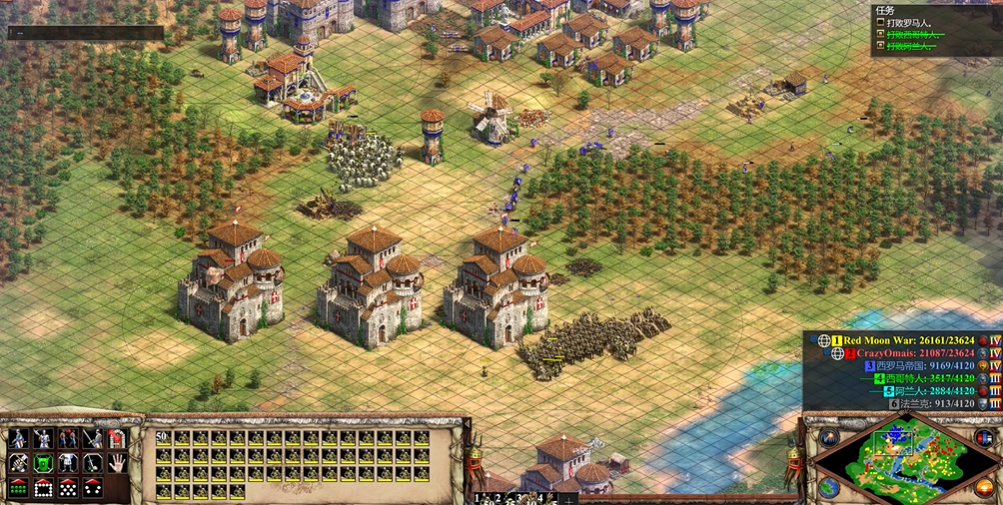Open the objectives panel at top right
This screenshot has width=1003, height=505.
click(x=885, y=11)
